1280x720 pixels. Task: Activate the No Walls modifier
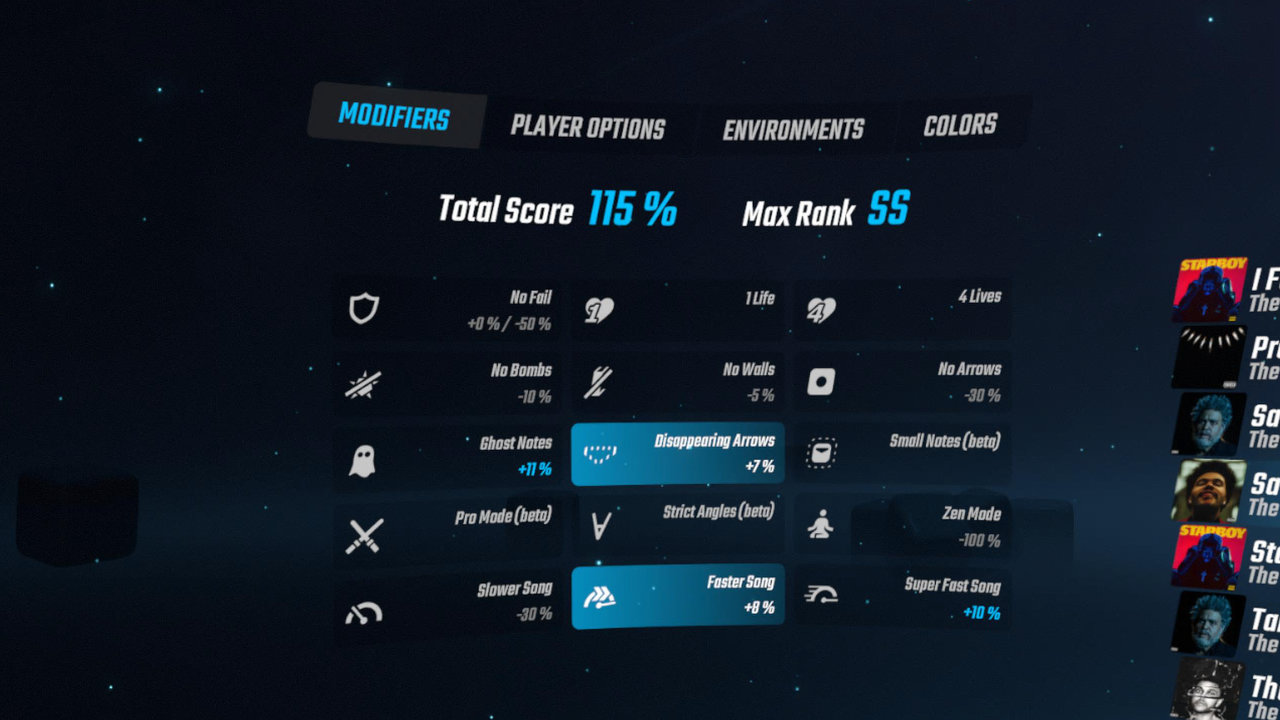[x=678, y=381]
